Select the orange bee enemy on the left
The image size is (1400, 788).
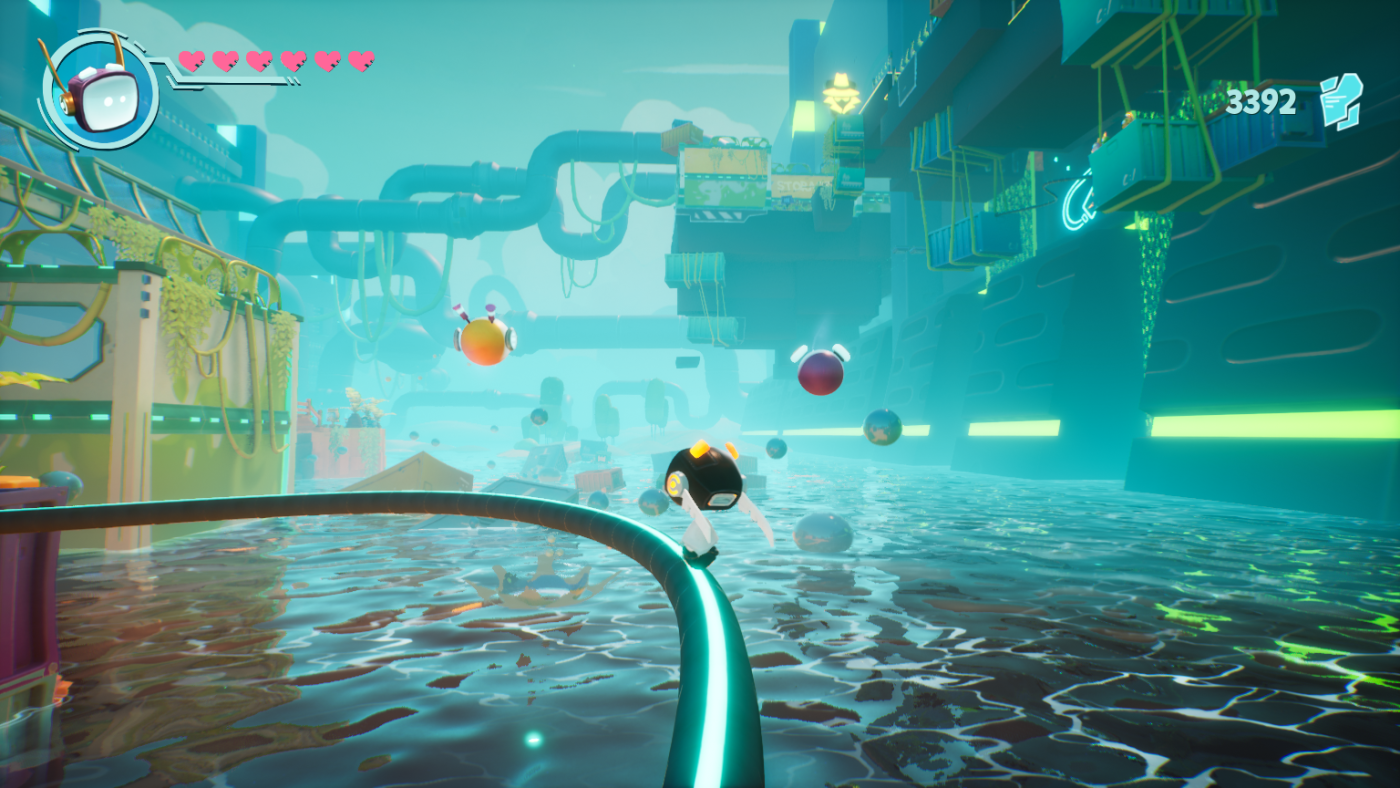485,340
